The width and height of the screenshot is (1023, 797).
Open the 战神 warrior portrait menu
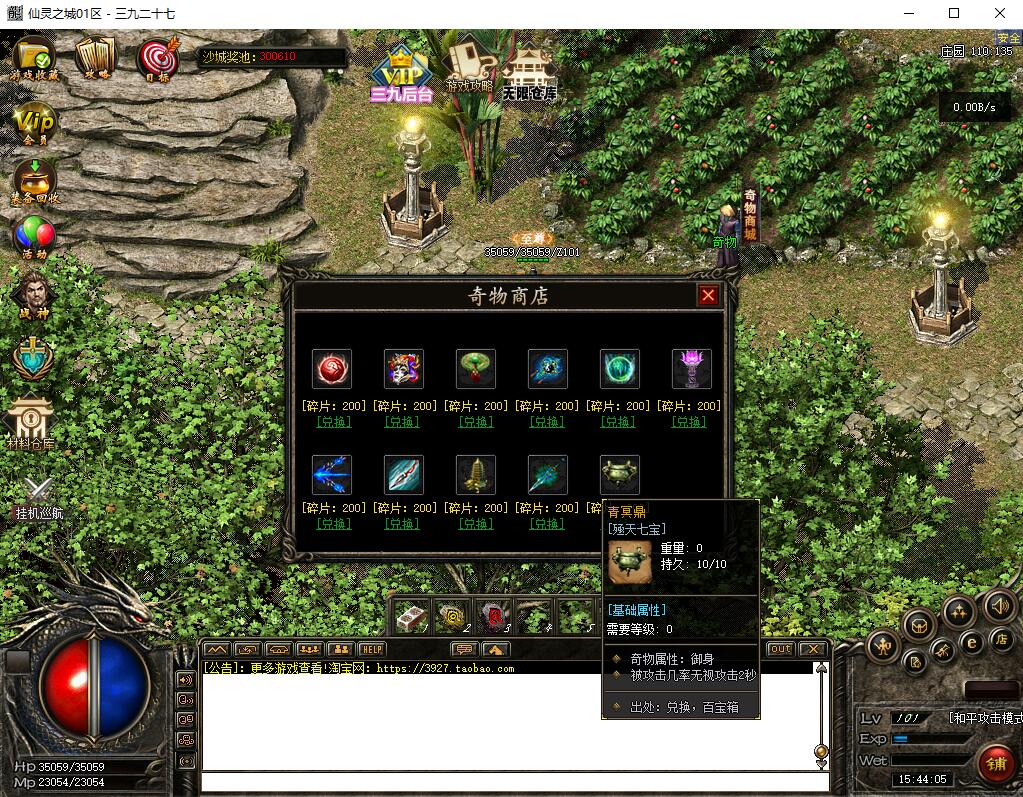tap(35, 294)
